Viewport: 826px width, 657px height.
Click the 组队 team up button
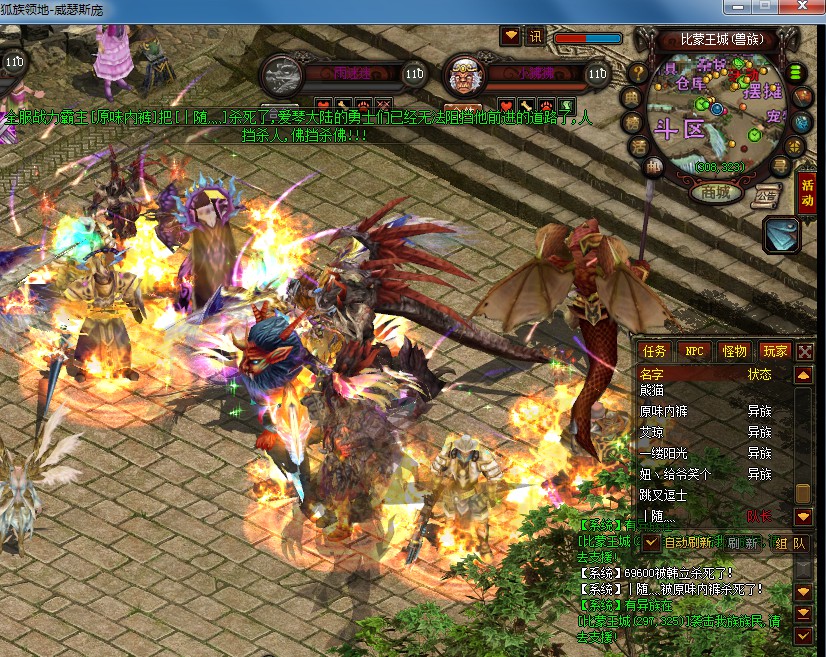(790, 542)
